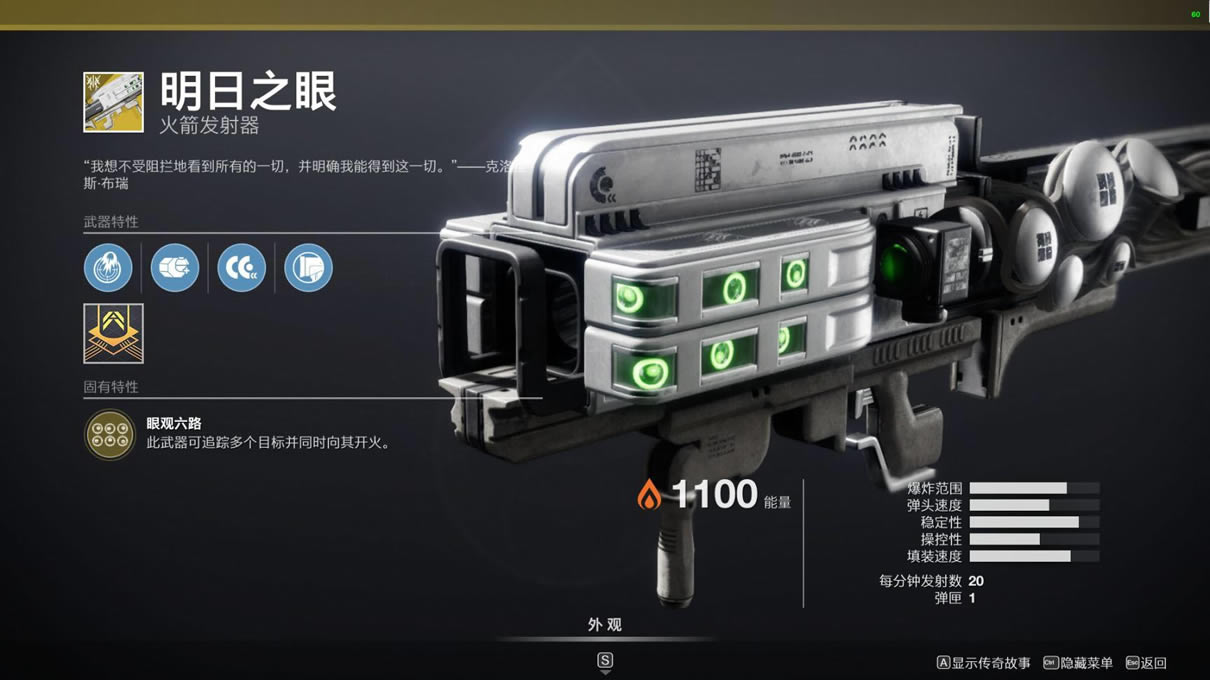Inspect the rocket-blast targeting perk icon
The height and width of the screenshot is (680, 1210).
click(x=108, y=268)
